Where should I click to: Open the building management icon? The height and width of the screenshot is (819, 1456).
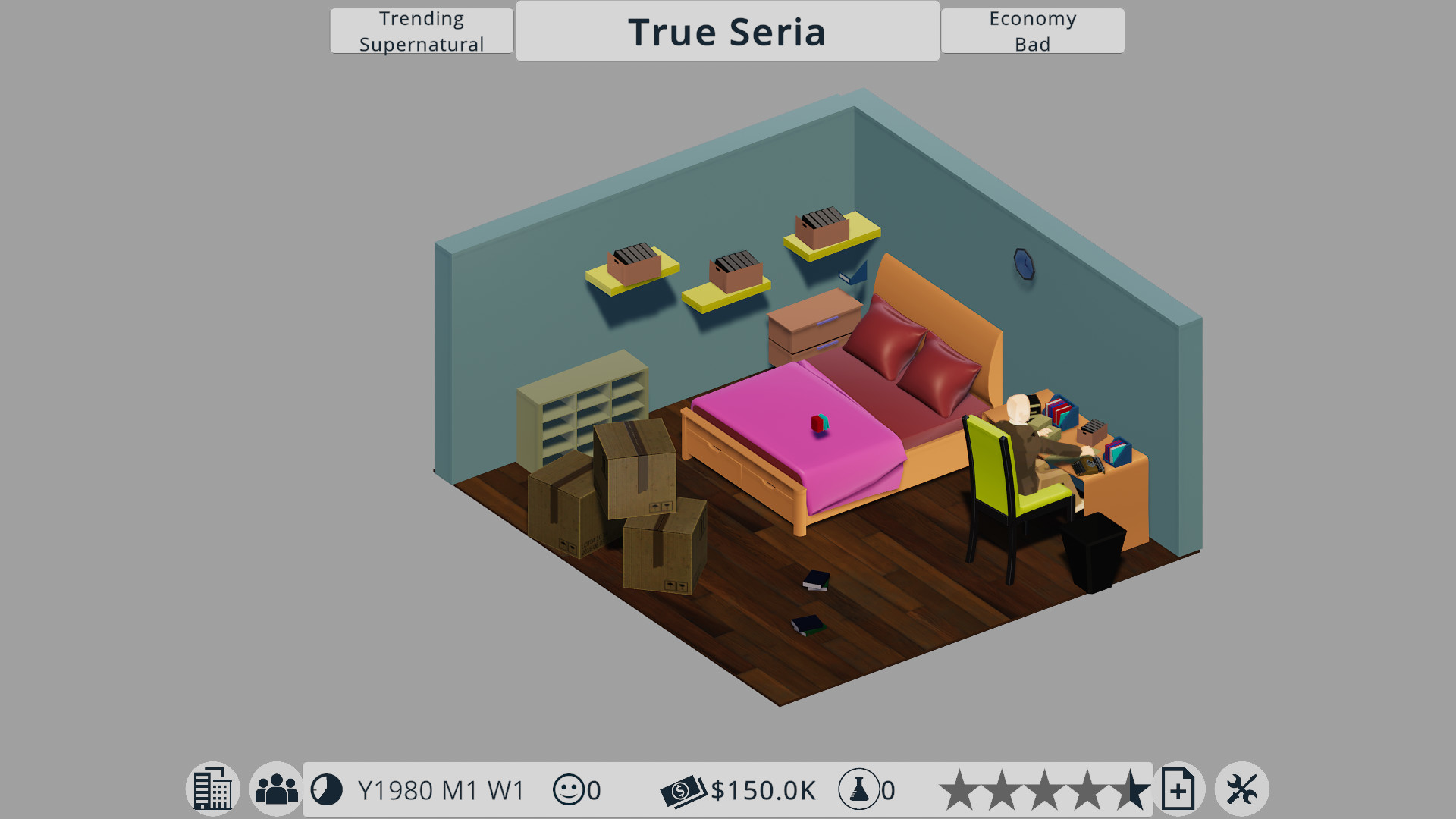213,789
